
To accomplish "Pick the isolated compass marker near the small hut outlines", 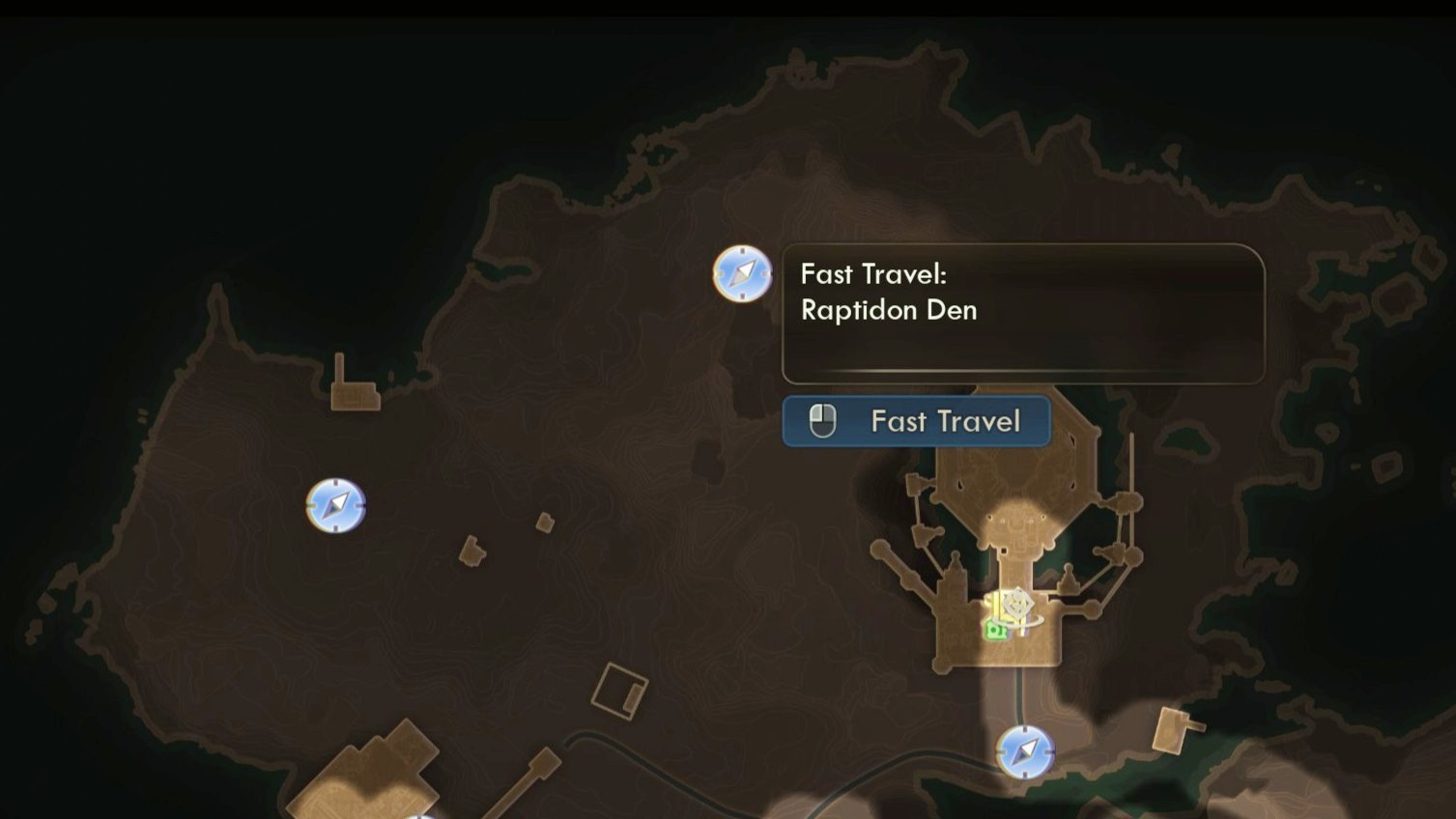I will click(x=336, y=505).
